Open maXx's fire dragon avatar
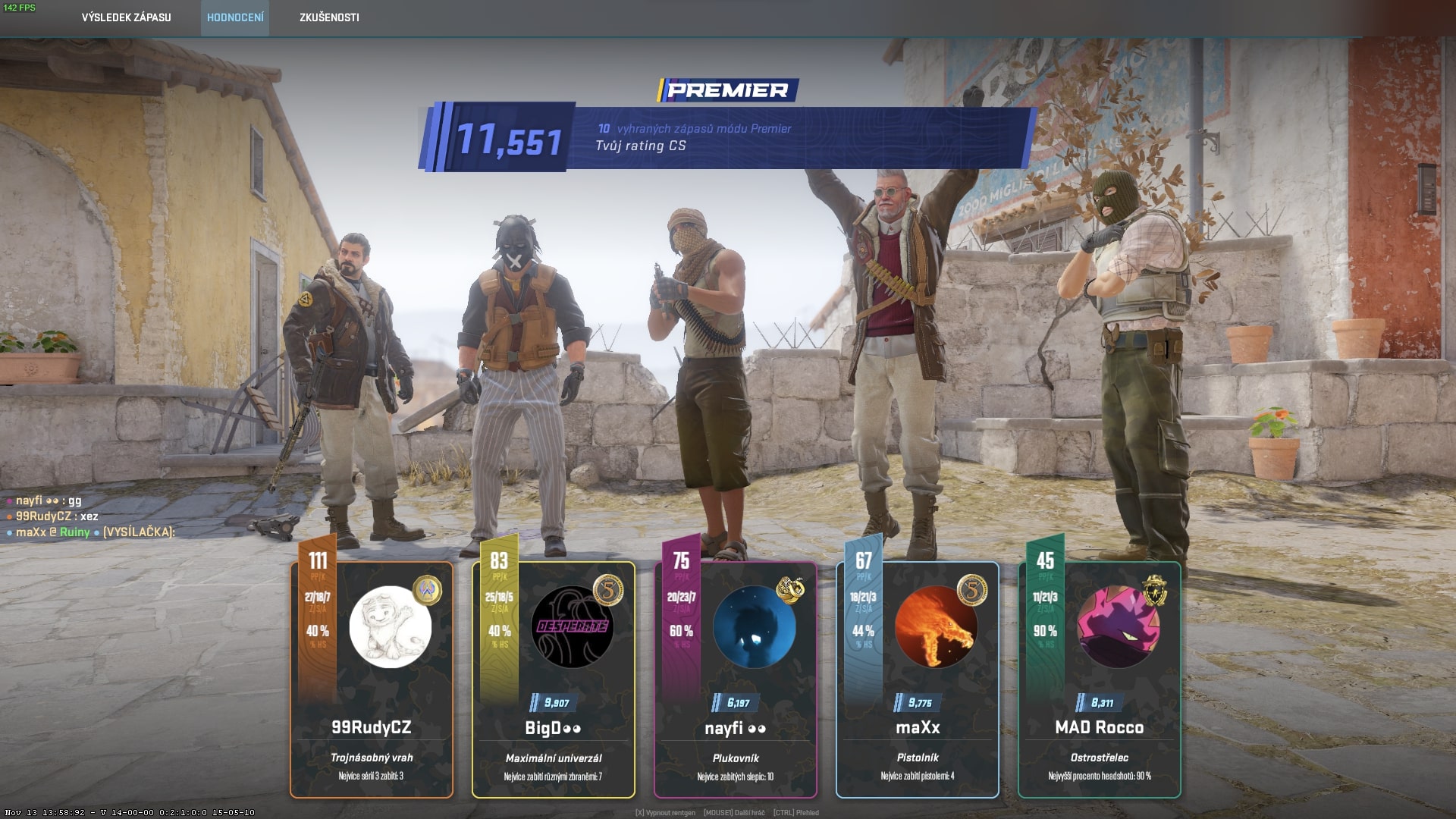Screen dimensions: 1456x819 (x=936, y=627)
